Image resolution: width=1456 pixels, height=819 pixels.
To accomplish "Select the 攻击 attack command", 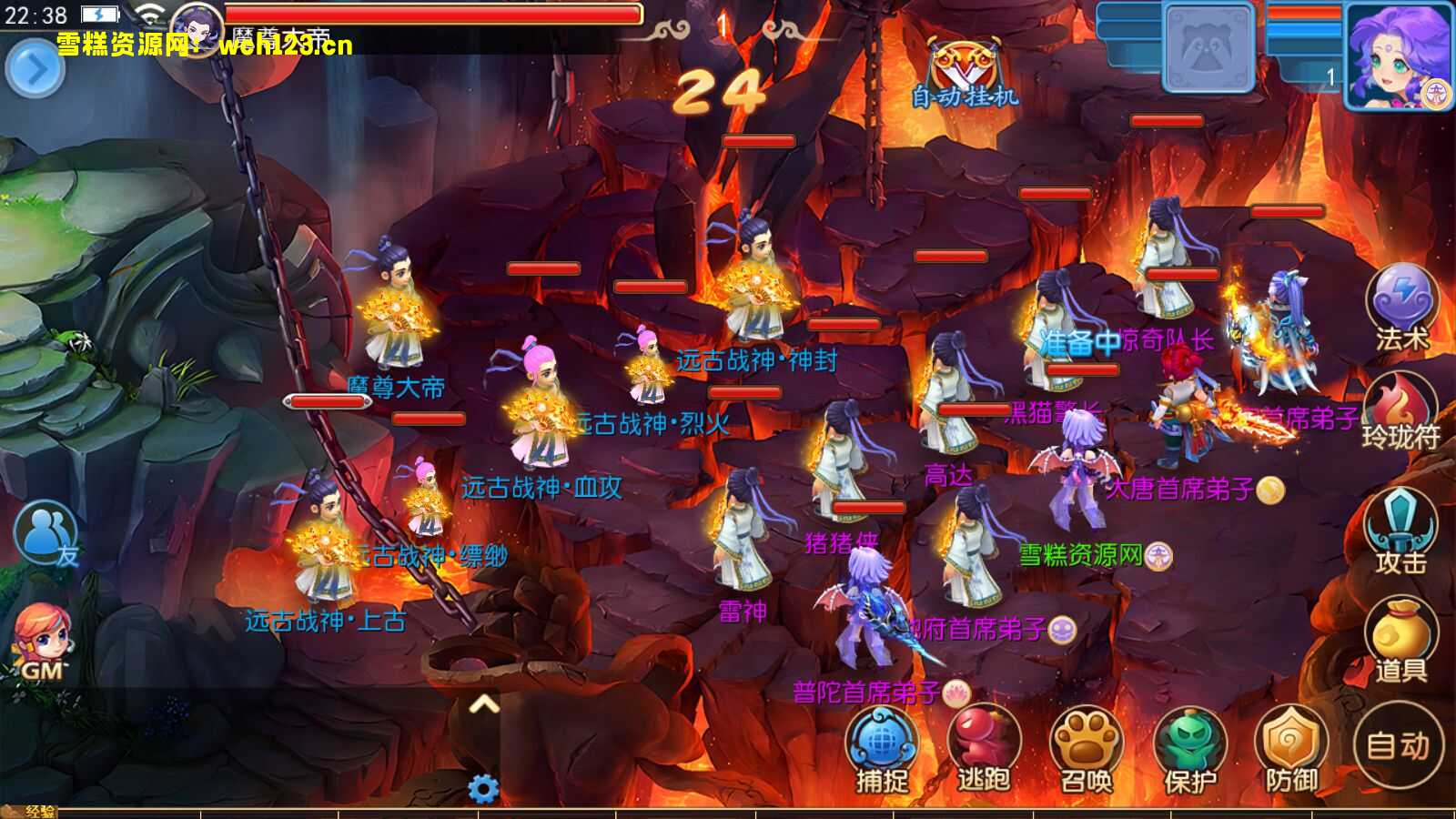I will pos(1400,534).
